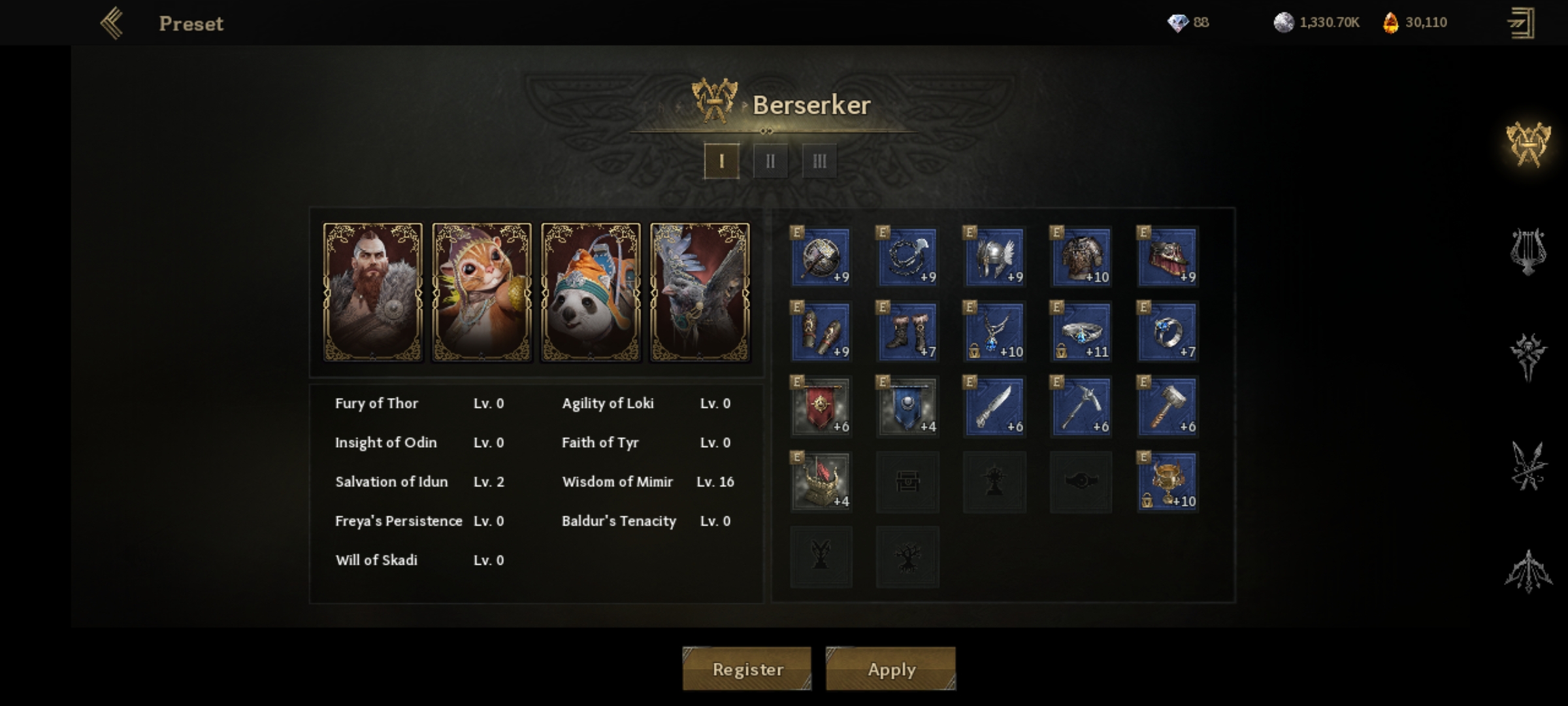Register the current preset
1568x706 pixels.
[x=747, y=669]
